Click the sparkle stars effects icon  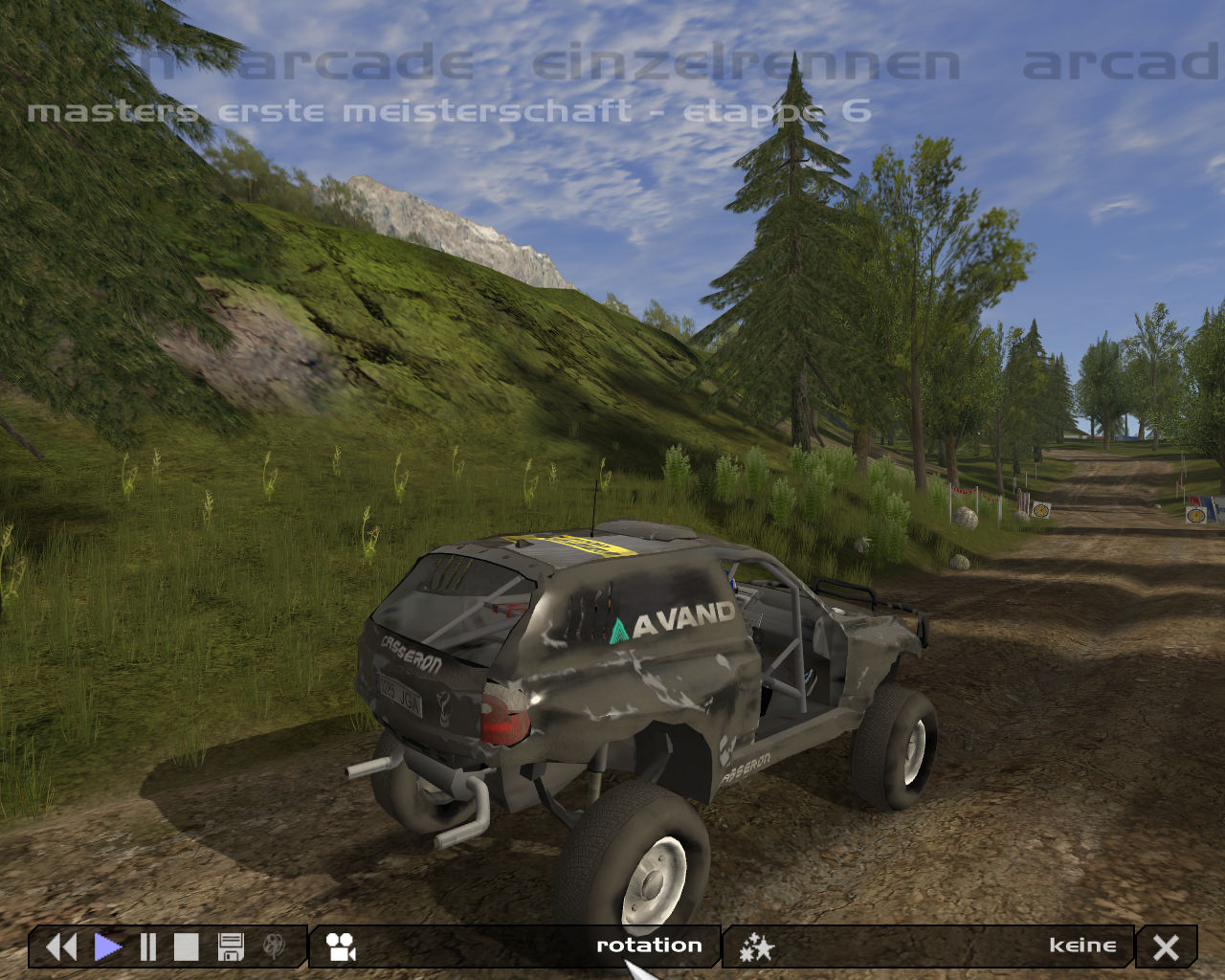click(756, 947)
